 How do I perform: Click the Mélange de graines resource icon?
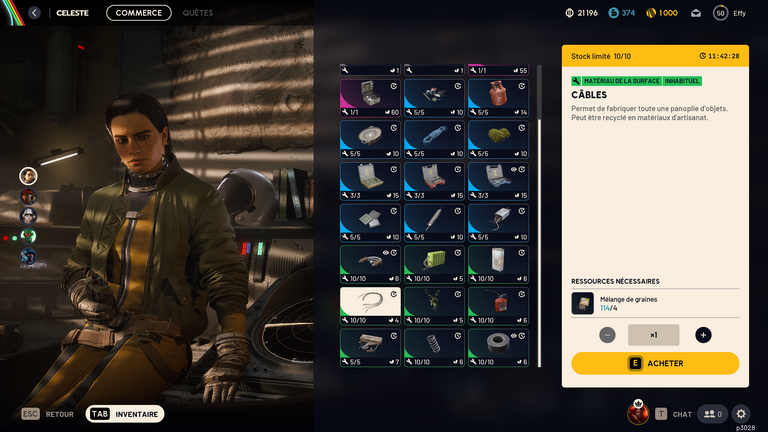pyautogui.click(x=582, y=303)
